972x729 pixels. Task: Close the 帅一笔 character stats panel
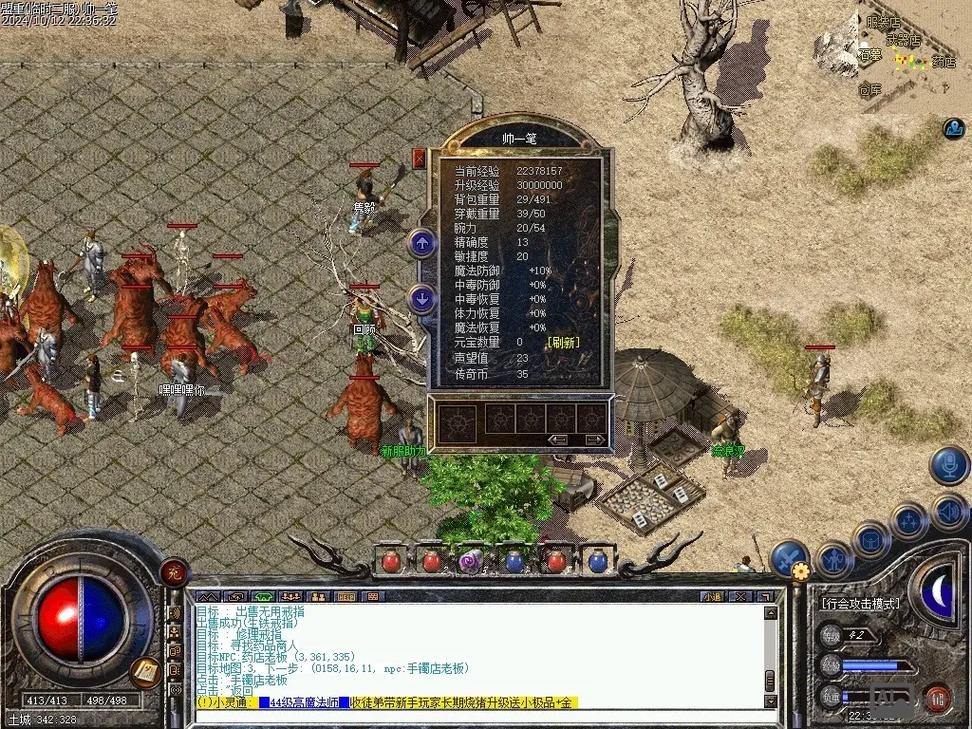(x=419, y=157)
